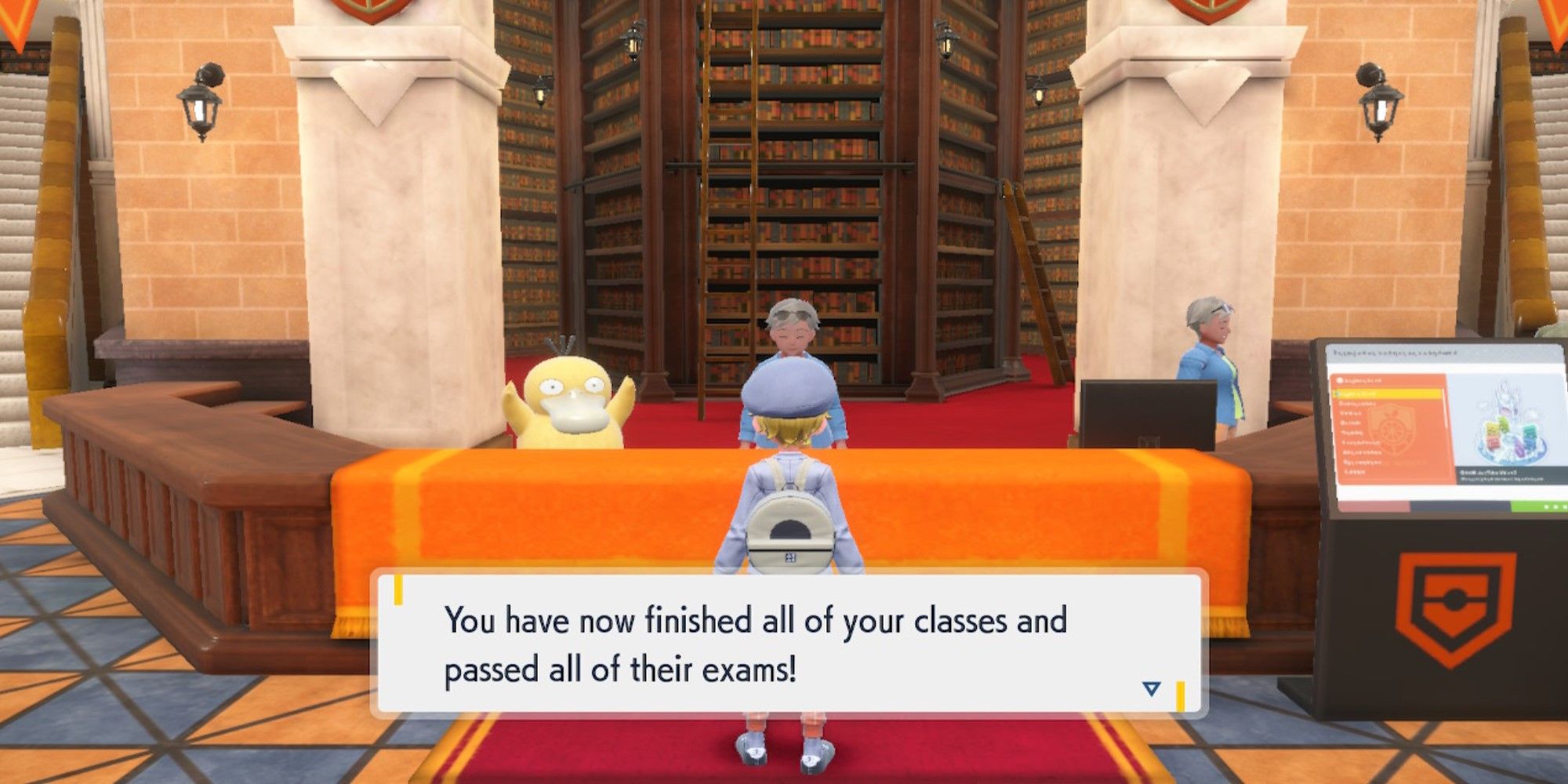This screenshot has width=1568, height=784.
Task: Click the round icon in the kiosk menu header
Action: point(1339,379)
